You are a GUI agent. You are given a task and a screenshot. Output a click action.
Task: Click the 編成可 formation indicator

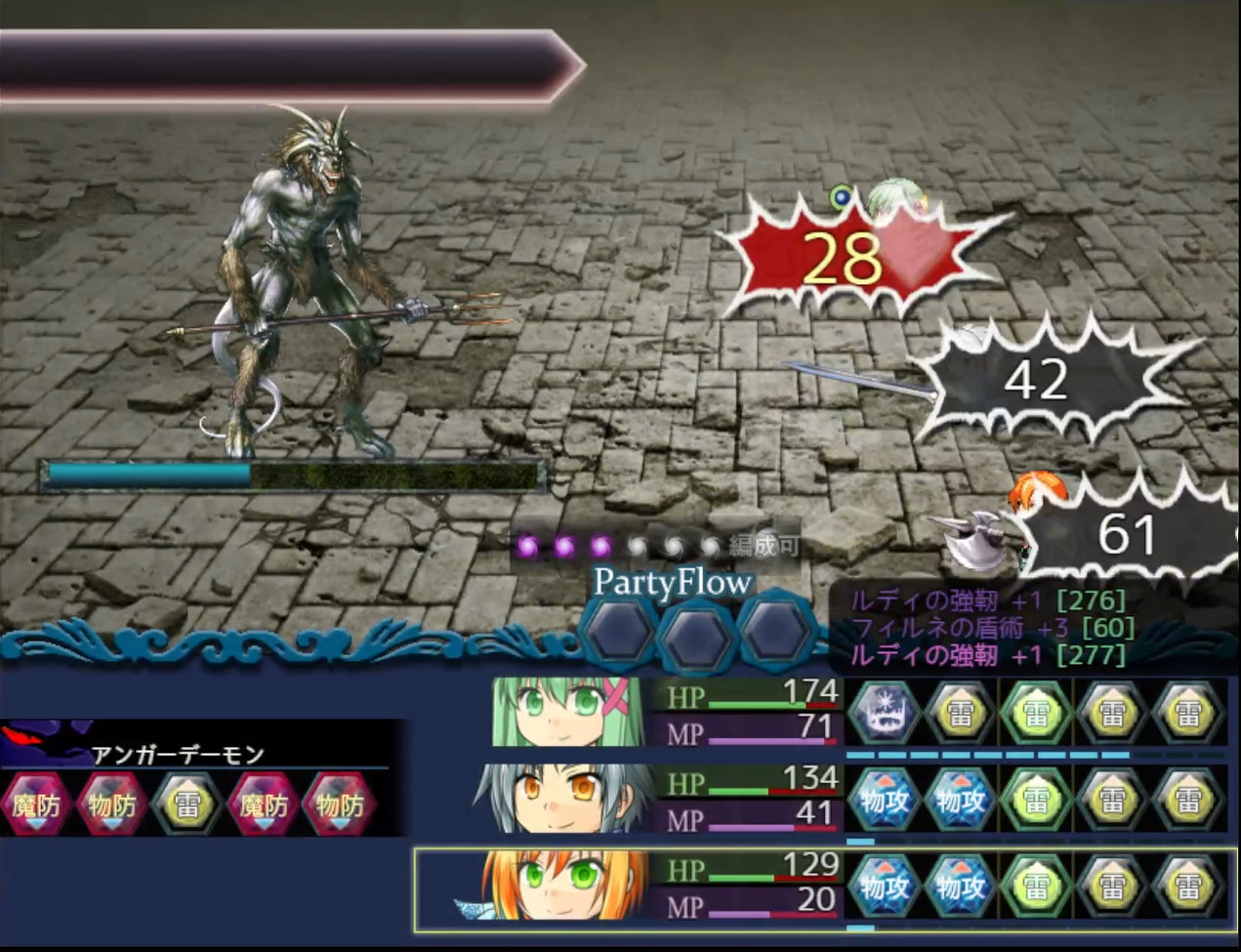click(x=765, y=546)
